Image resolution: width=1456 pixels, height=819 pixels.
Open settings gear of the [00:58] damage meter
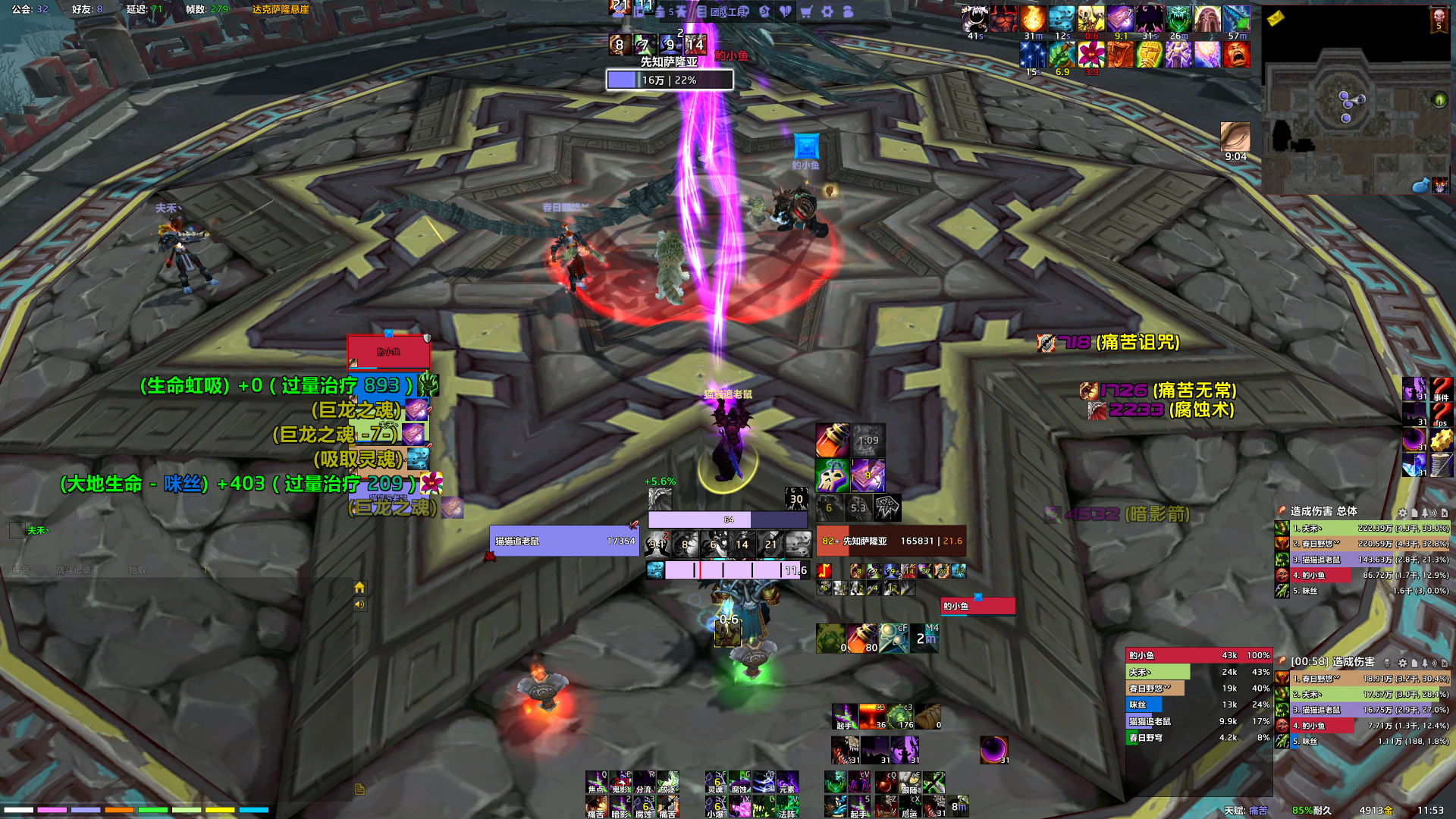(x=1402, y=663)
